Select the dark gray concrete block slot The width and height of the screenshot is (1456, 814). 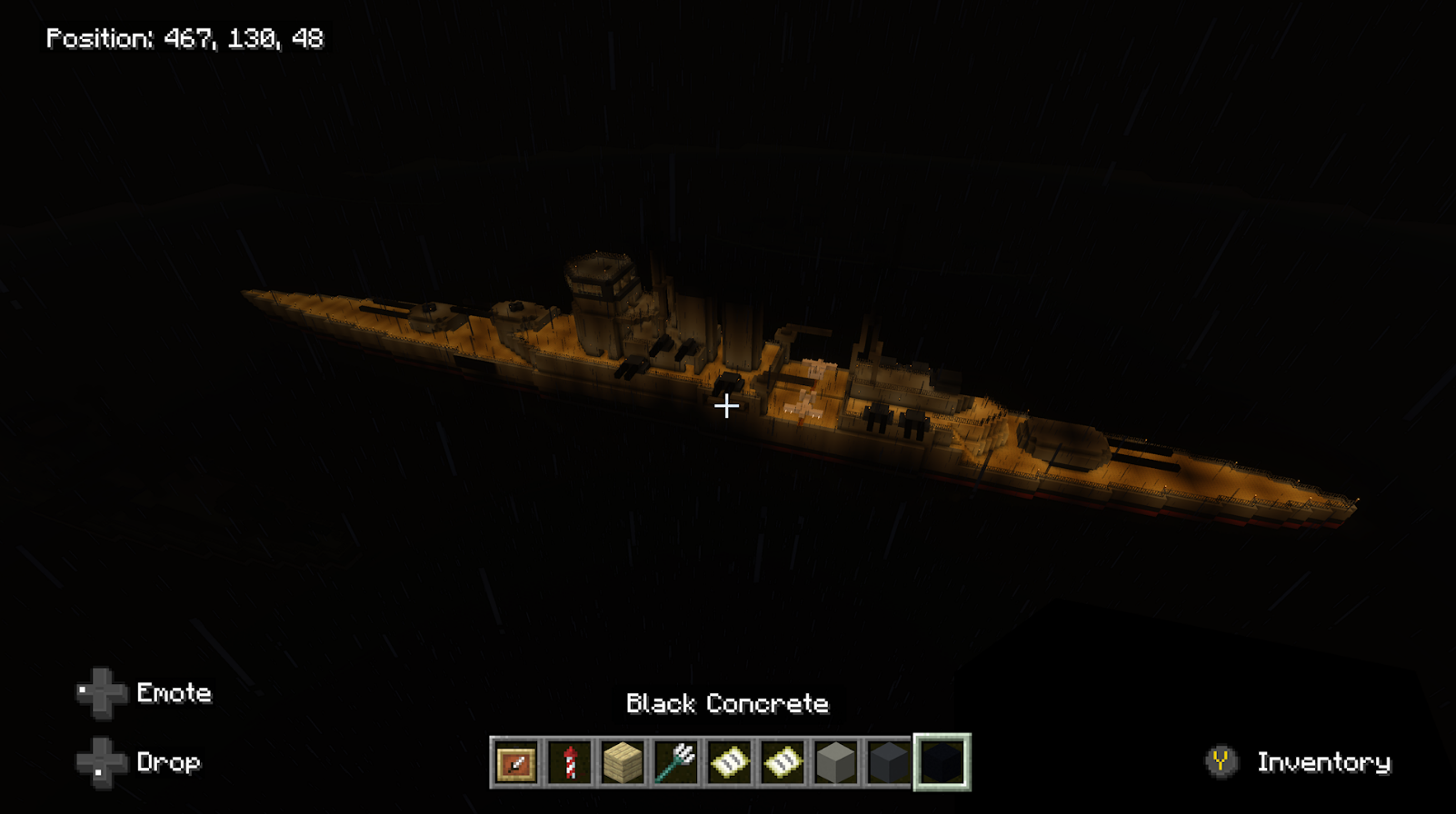click(x=888, y=762)
